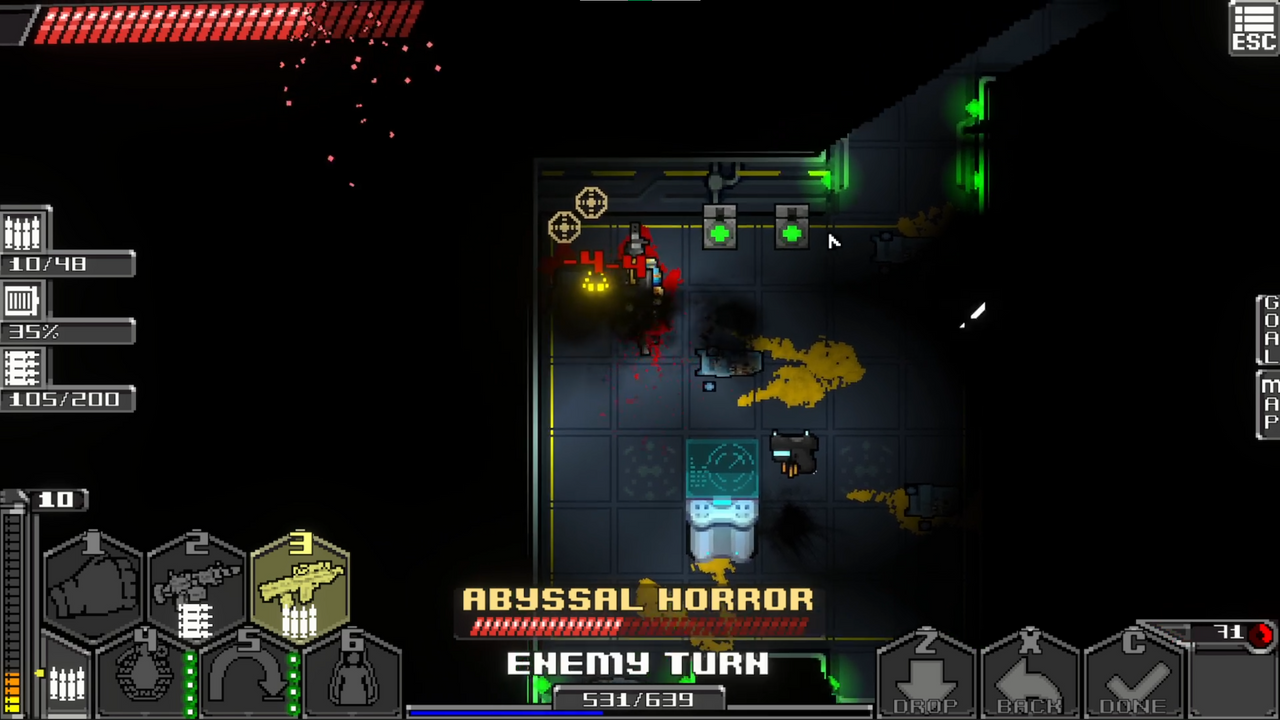Click the blue experience bar showing 531/639
This screenshot has width=1280, height=720.
(640, 700)
